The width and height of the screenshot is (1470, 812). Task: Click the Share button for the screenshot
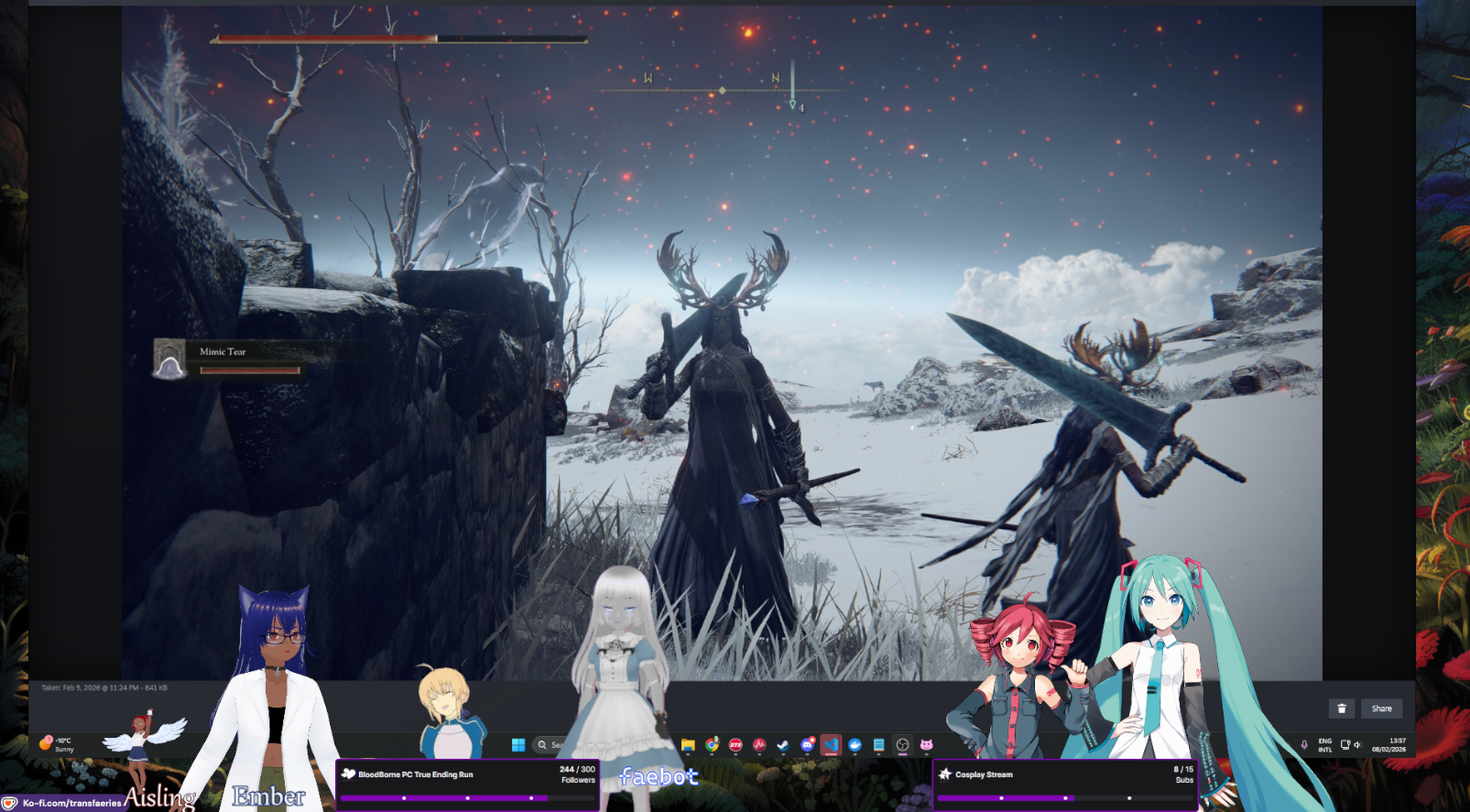(1381, 709)
